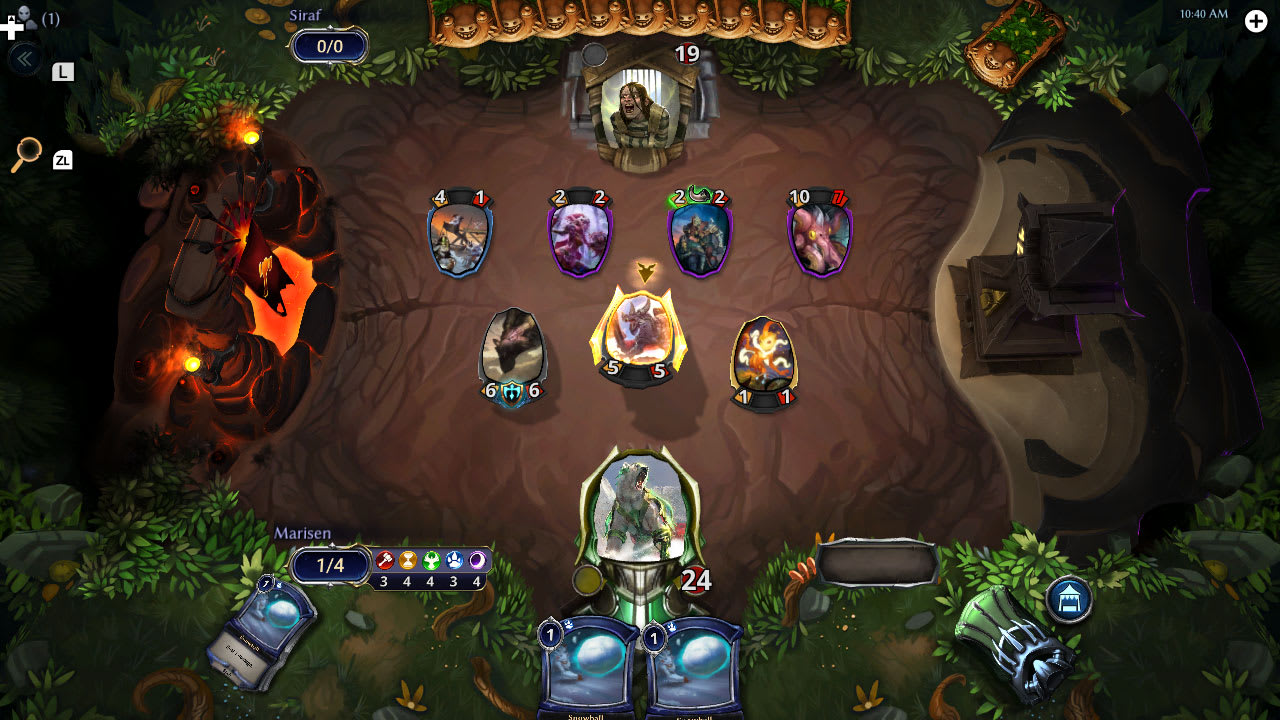Select the purple Shadow influence icon

click(x=477, y=559)
